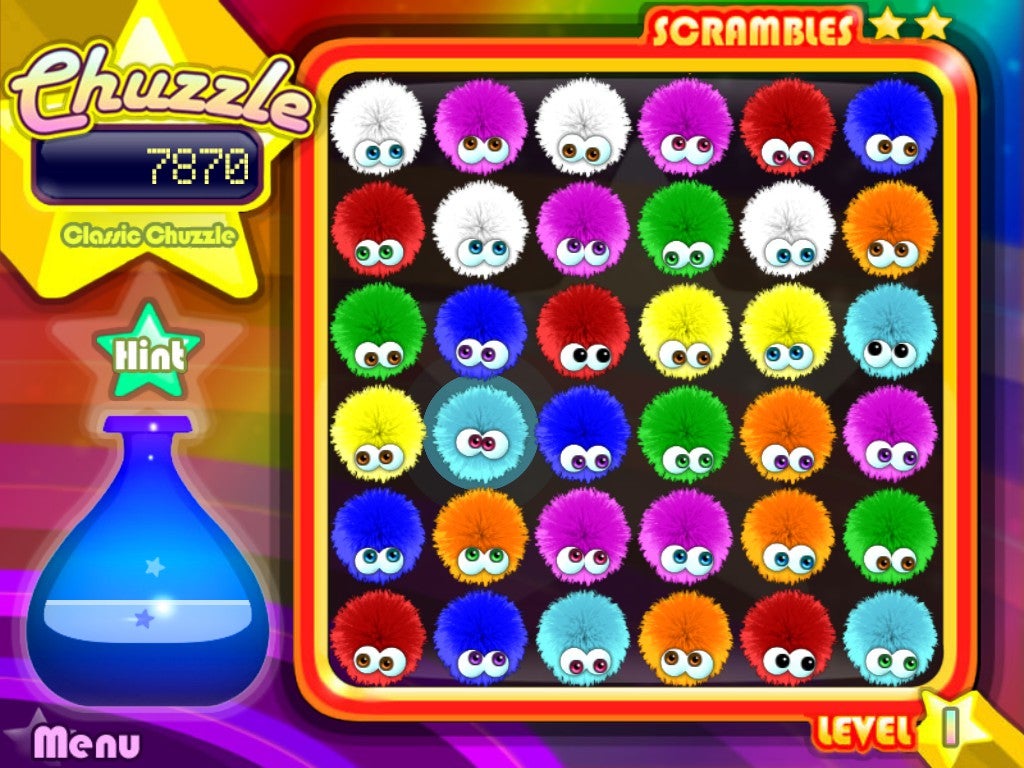1024x768 pixels.
Task: Click the blue chuzzle in the top row
Action: click(890, 126)
